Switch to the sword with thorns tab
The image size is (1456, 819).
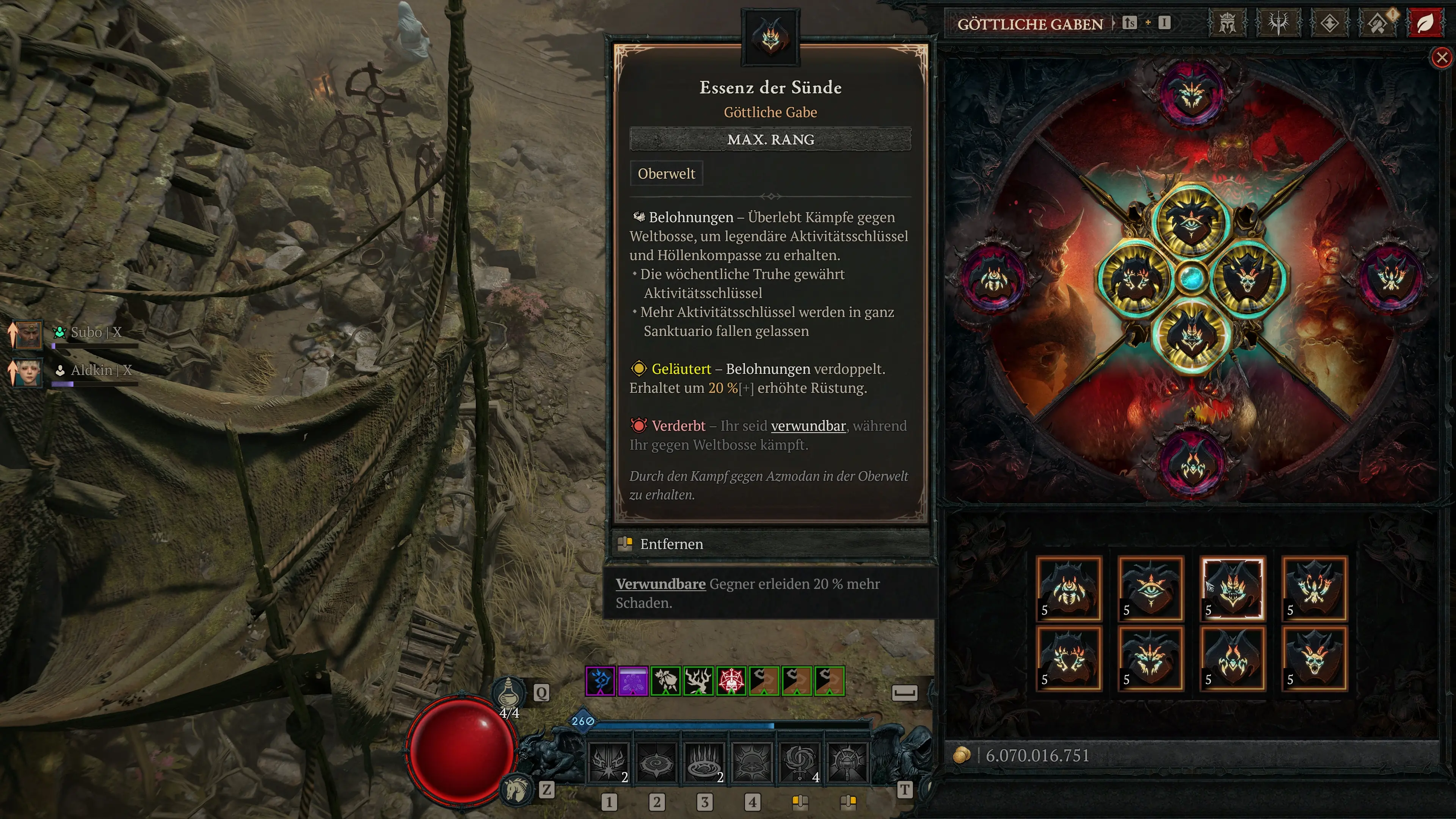[x=1278, y=24]
